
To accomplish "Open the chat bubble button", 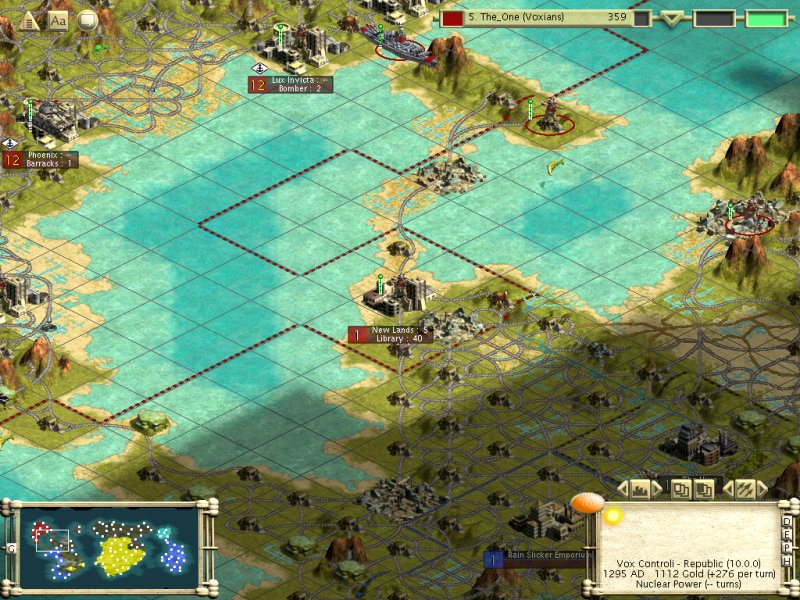I will click(x=88, y=19).
